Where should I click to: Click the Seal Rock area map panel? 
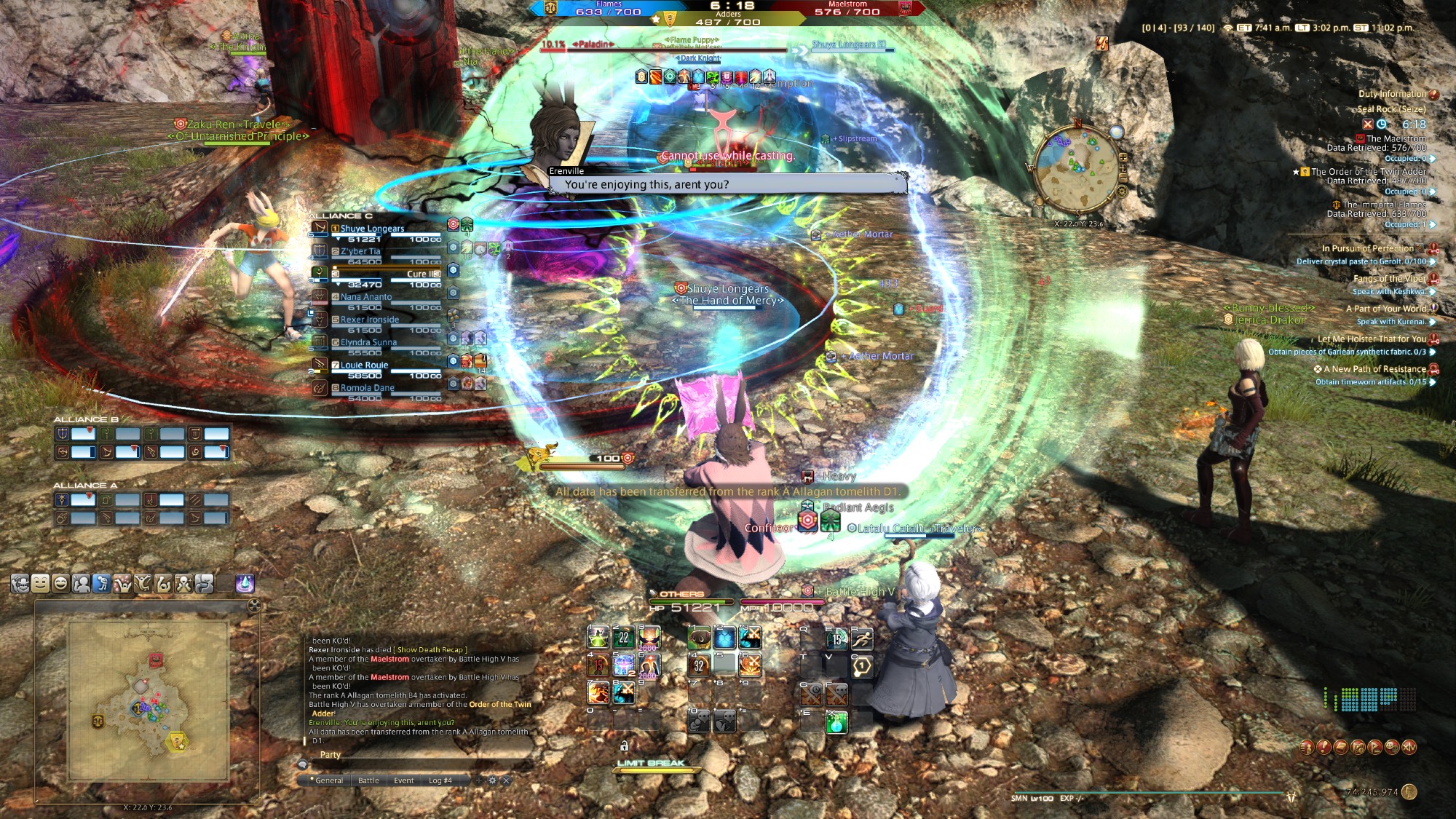point(148,700)
